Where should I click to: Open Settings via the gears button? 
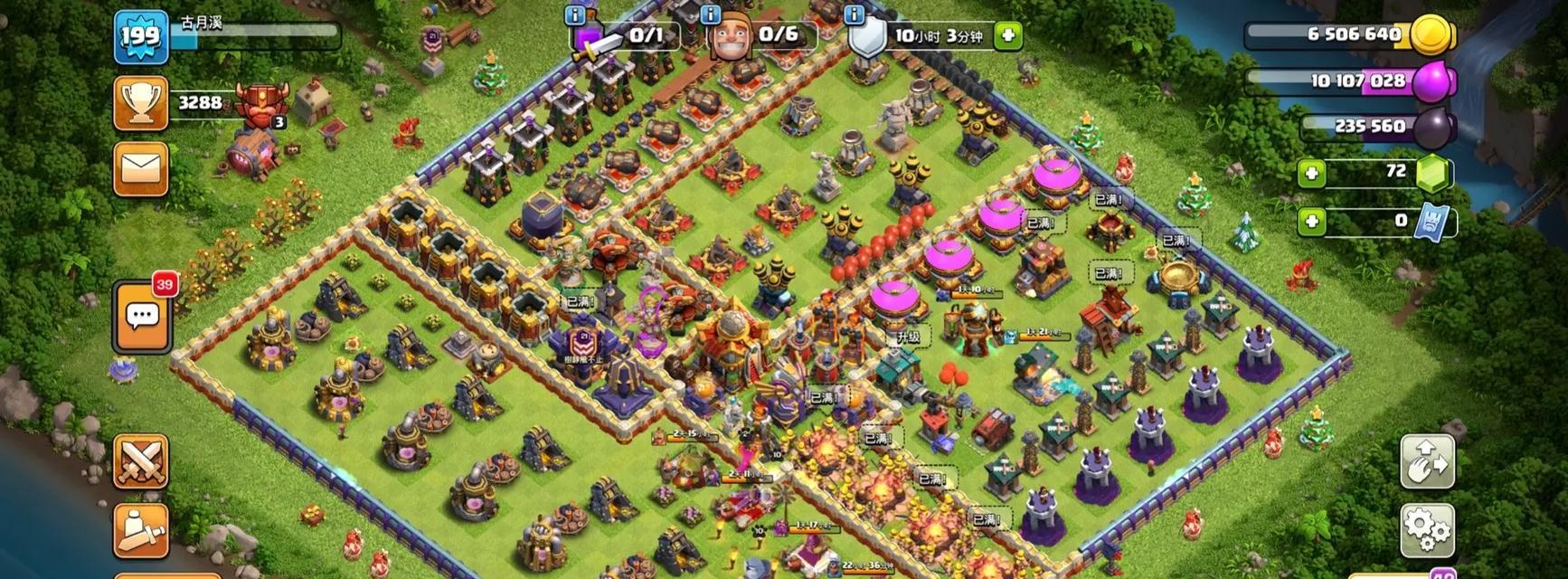[1427, 529]
